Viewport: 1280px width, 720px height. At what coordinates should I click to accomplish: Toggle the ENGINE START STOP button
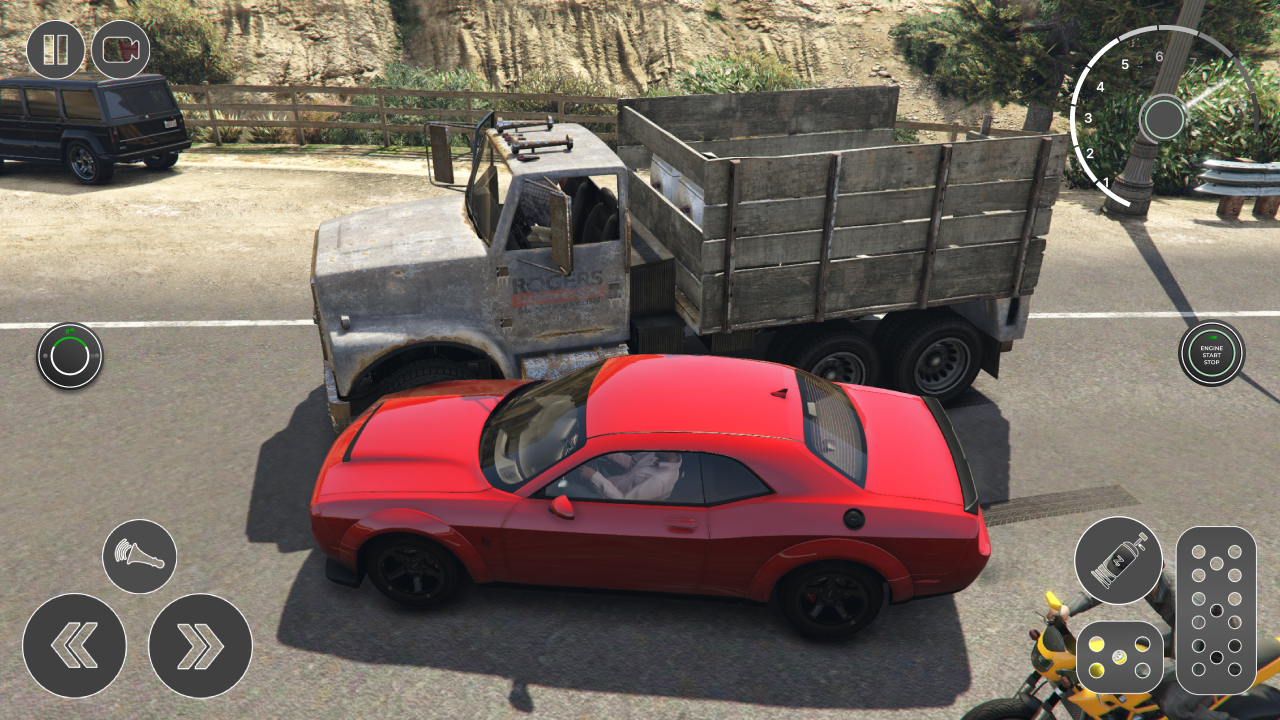1211,353
